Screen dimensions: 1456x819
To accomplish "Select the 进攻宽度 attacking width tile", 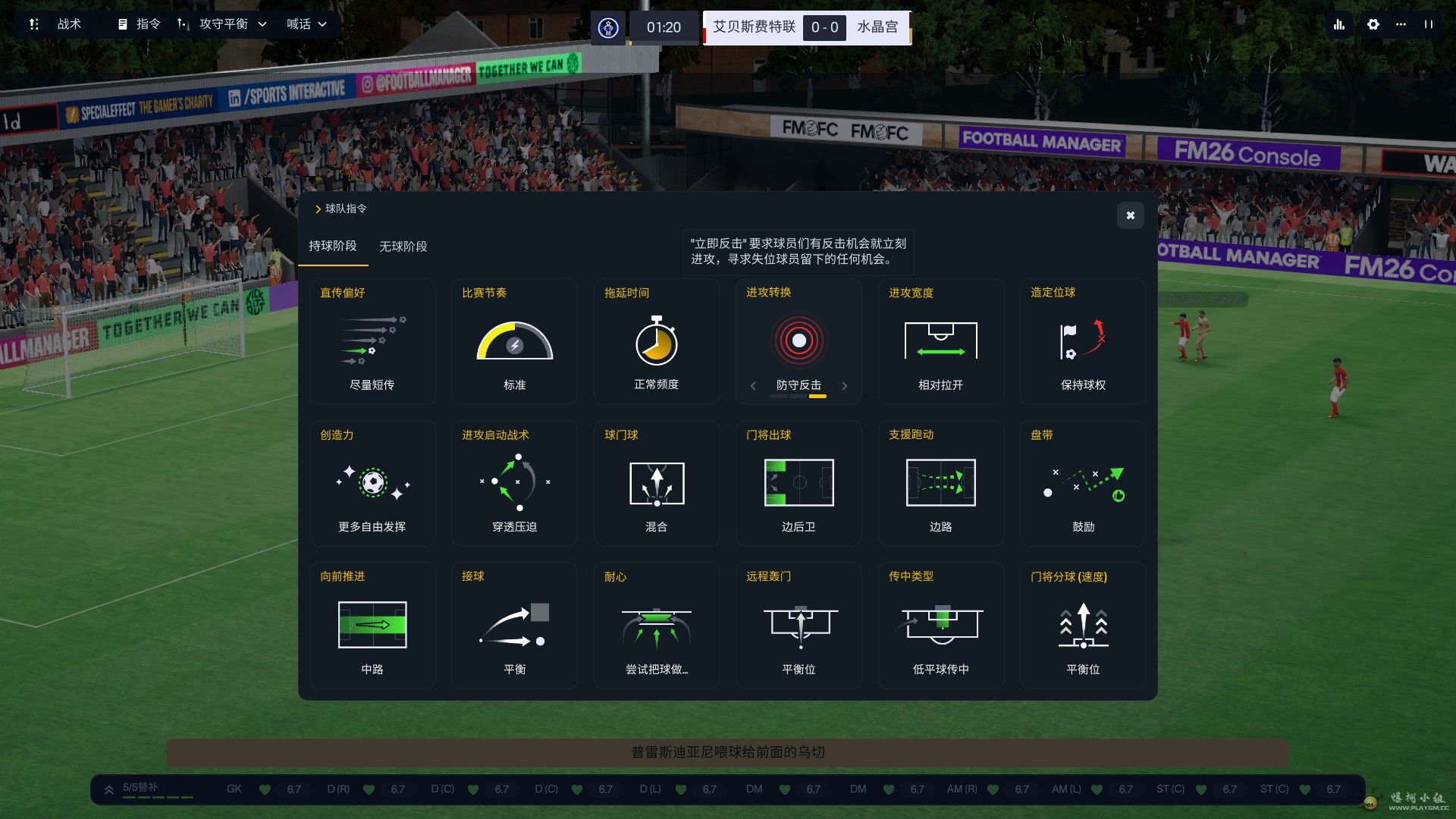I will click(940, 341).
